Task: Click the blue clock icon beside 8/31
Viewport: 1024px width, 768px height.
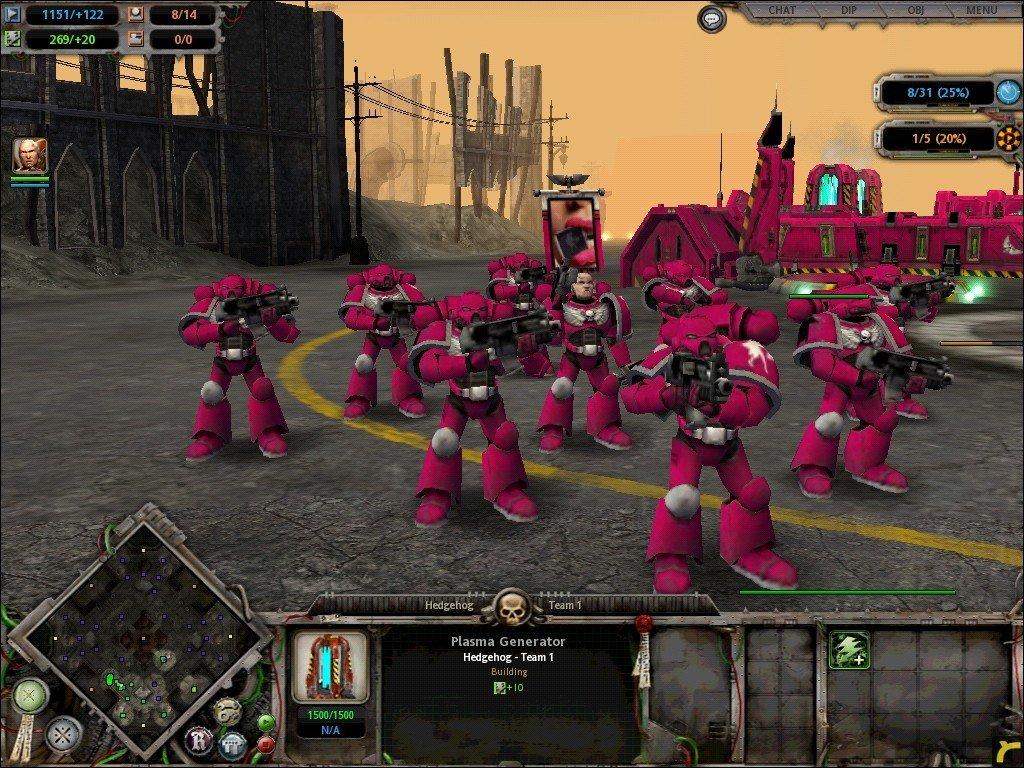Action: pos(1008,93)
